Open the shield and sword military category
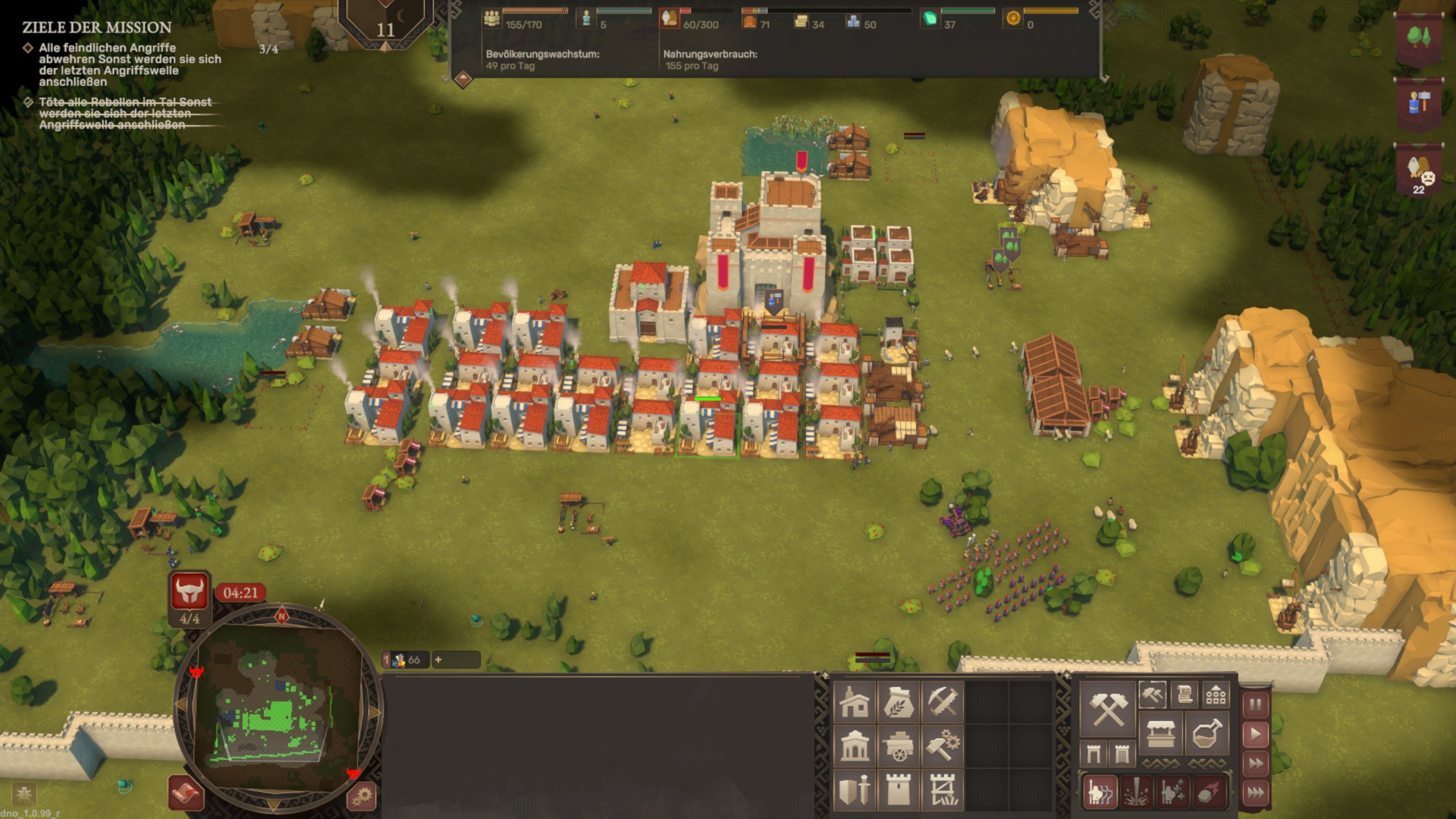 (855, 791)
